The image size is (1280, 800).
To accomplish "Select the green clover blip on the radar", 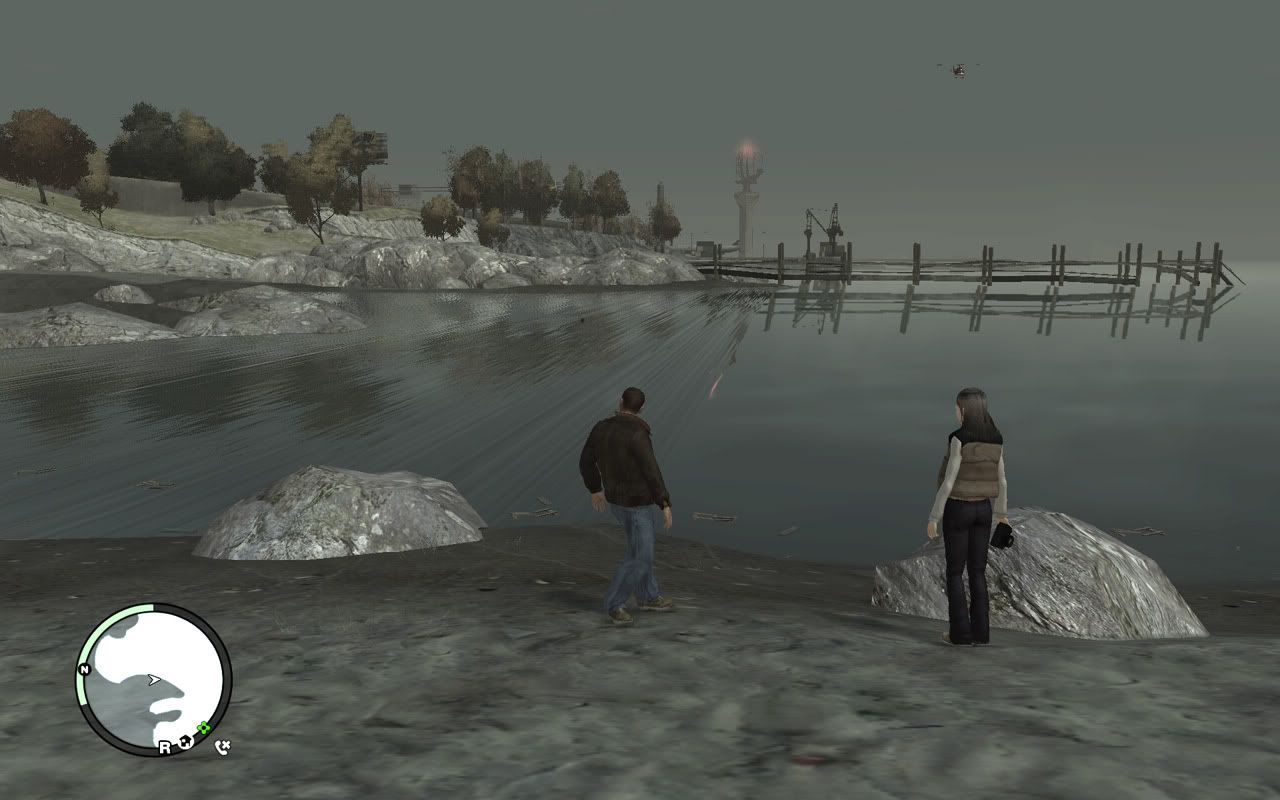I will (x=204, y=728).
